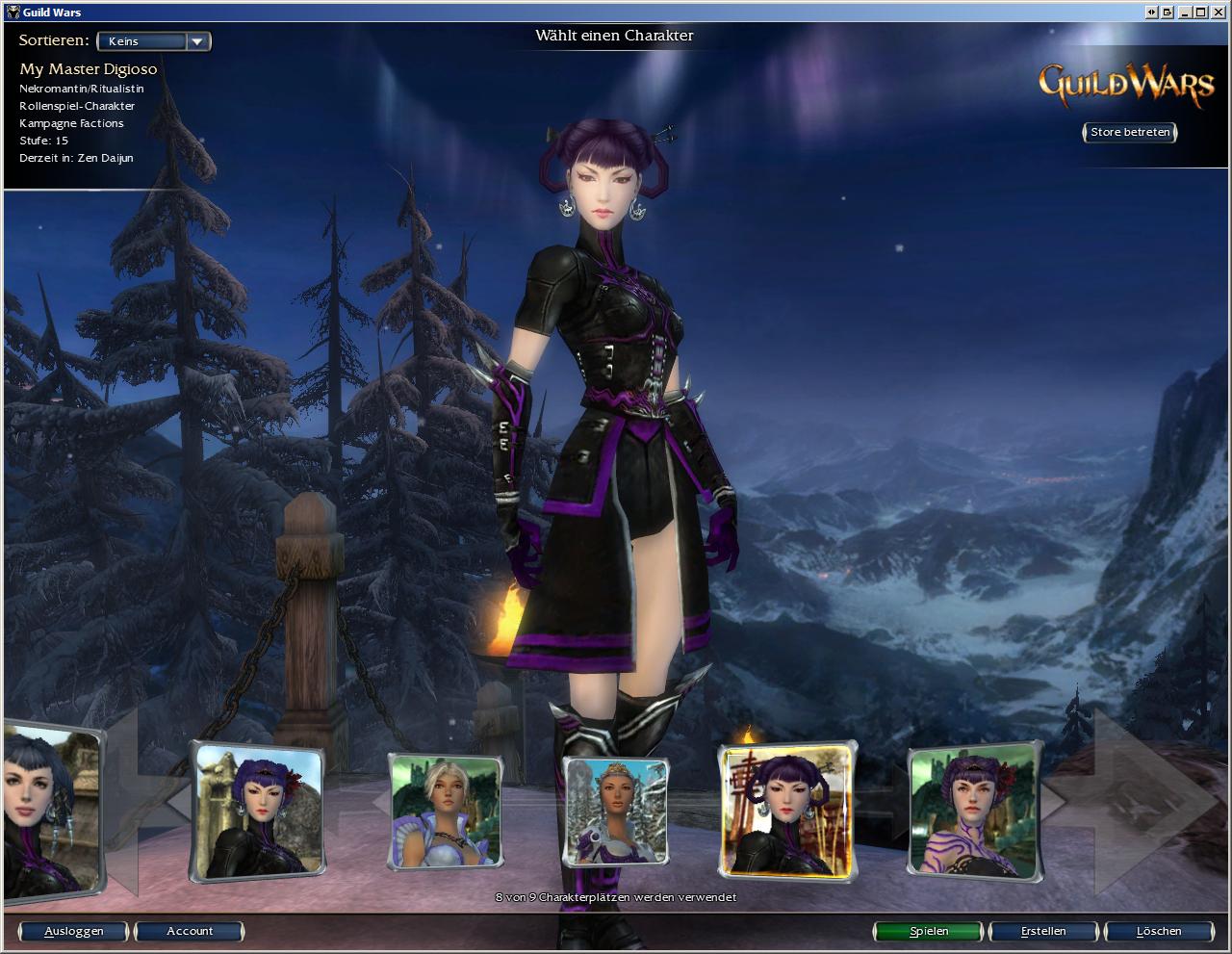
Task: Open the Sortieren dropdown
Action: click(154, 41)
